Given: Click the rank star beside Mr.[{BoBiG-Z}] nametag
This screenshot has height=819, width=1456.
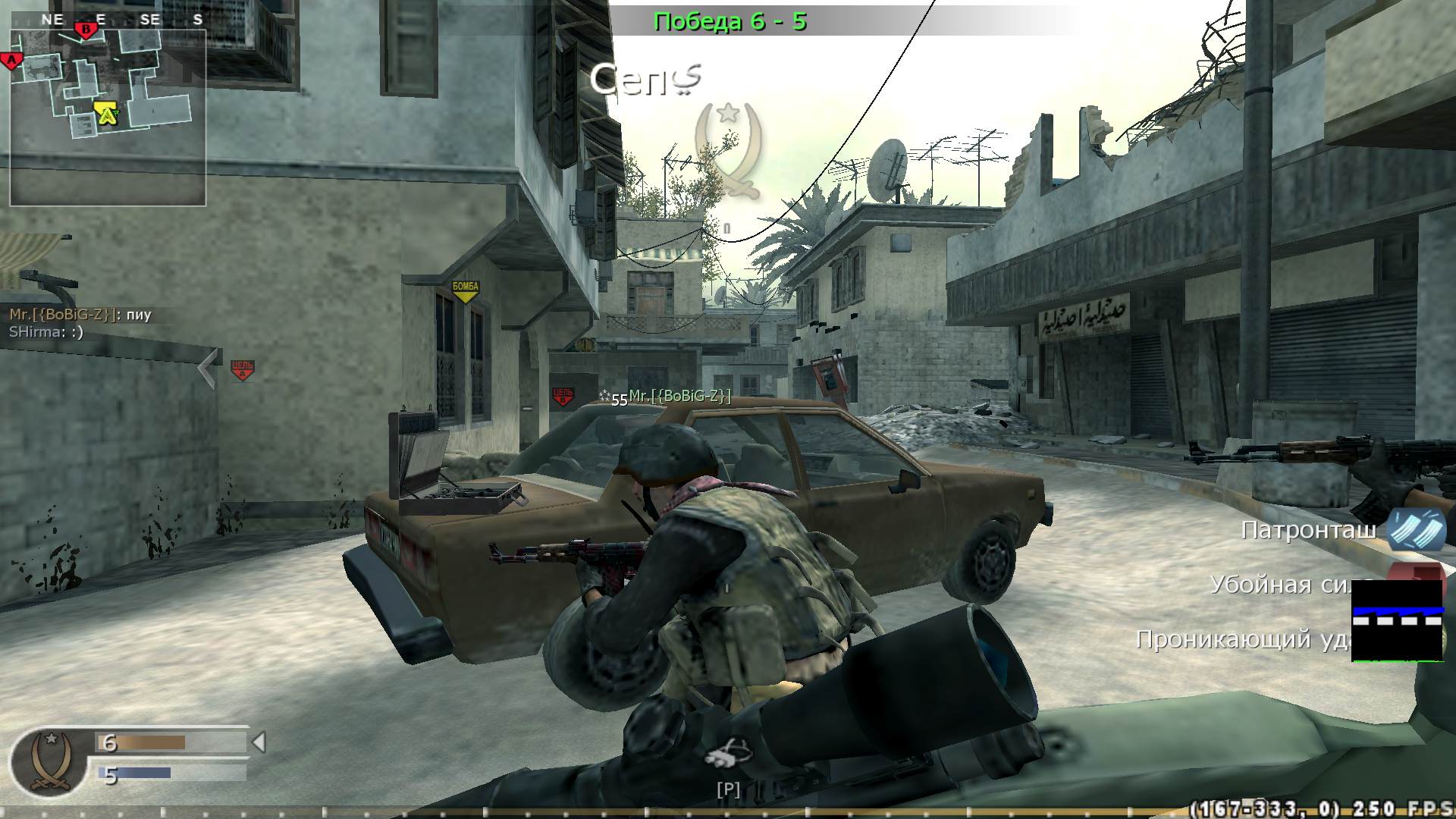Looking at the screenshot, I should coord(604,395).
